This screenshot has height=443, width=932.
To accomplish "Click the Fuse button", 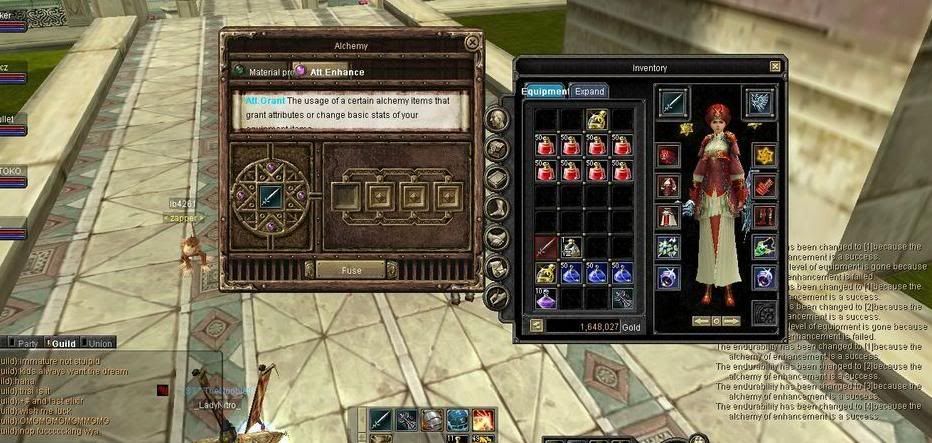I will tap(350, 270).
